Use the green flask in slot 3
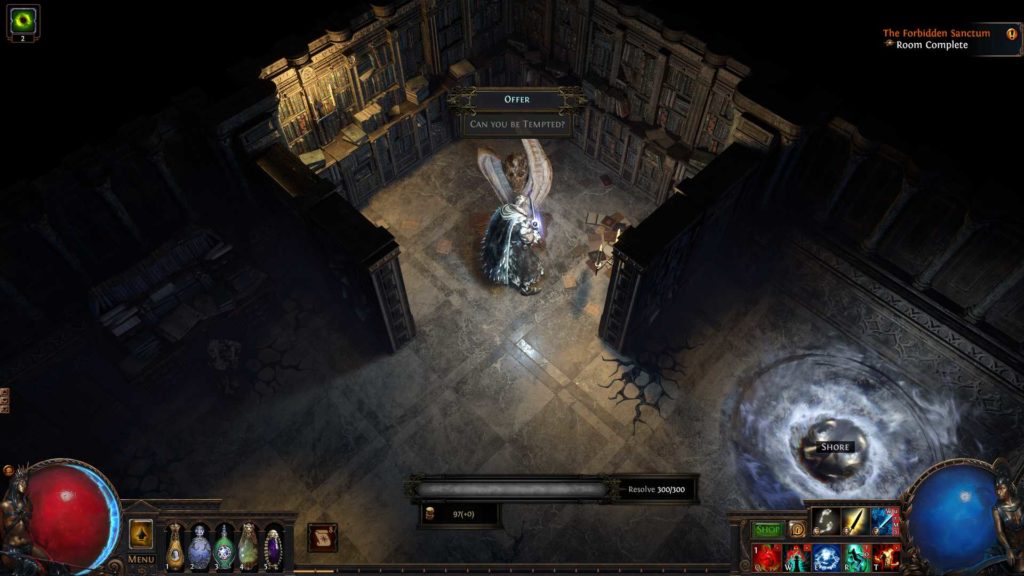This screenshot has height=576, width=1024. [223, 546]
